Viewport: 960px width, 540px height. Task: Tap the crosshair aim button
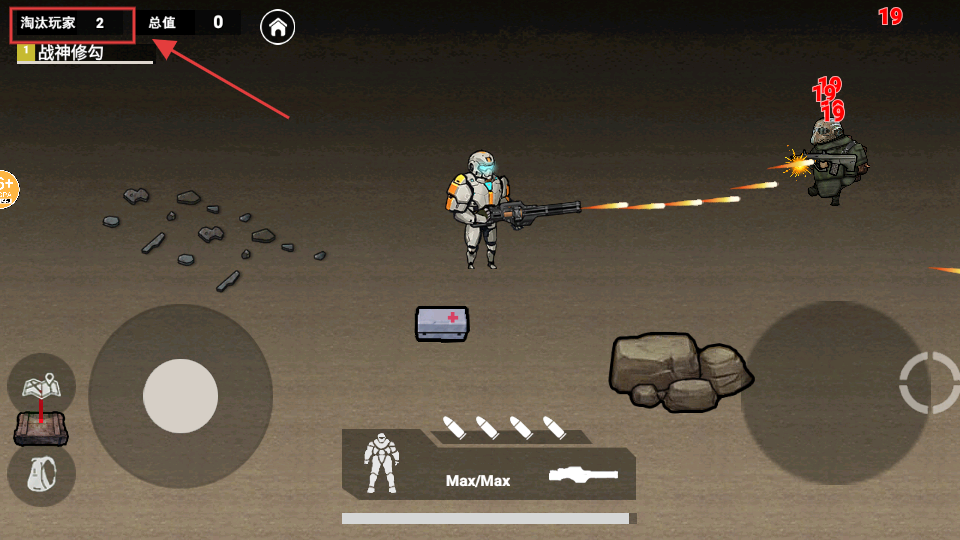tap(929, 382)
